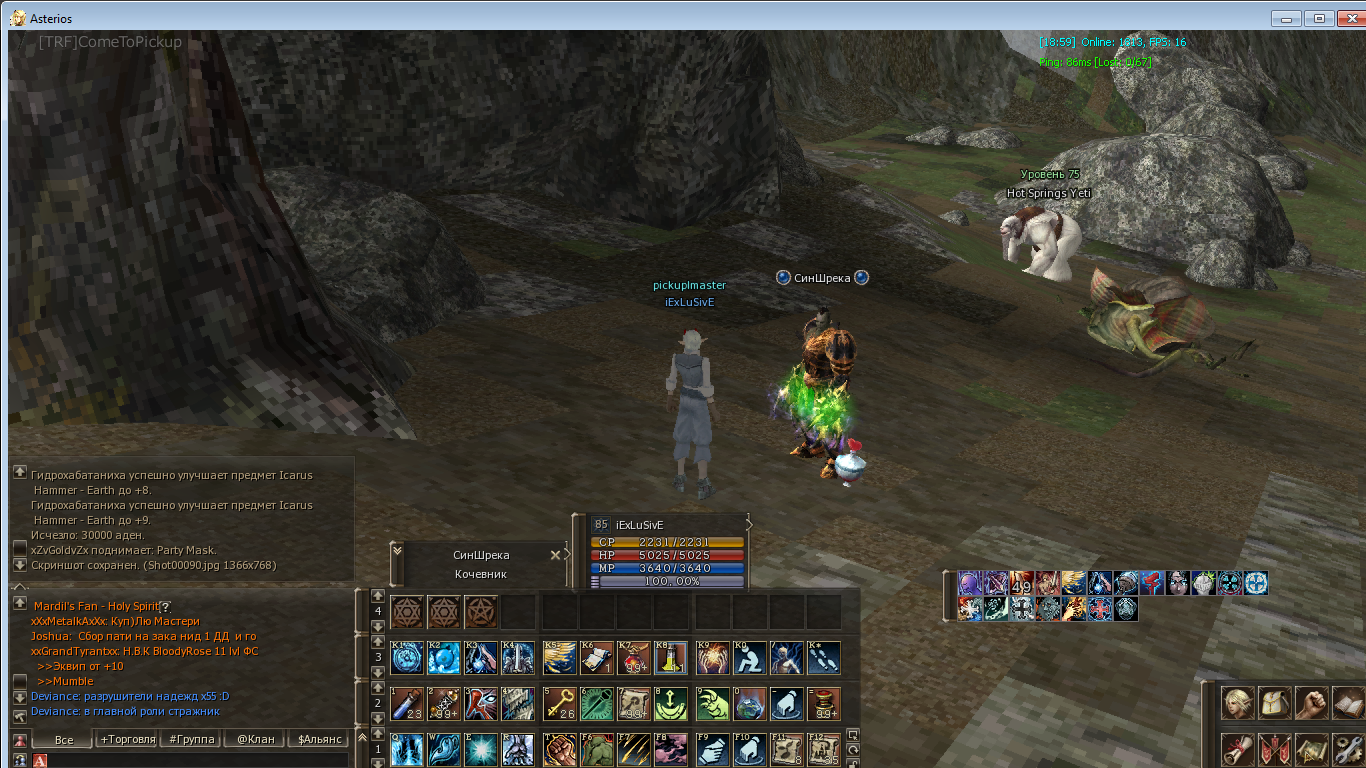Use the blue potion vial labeled 1
Screen dimensions: 1366x768
tap(407, 703)
